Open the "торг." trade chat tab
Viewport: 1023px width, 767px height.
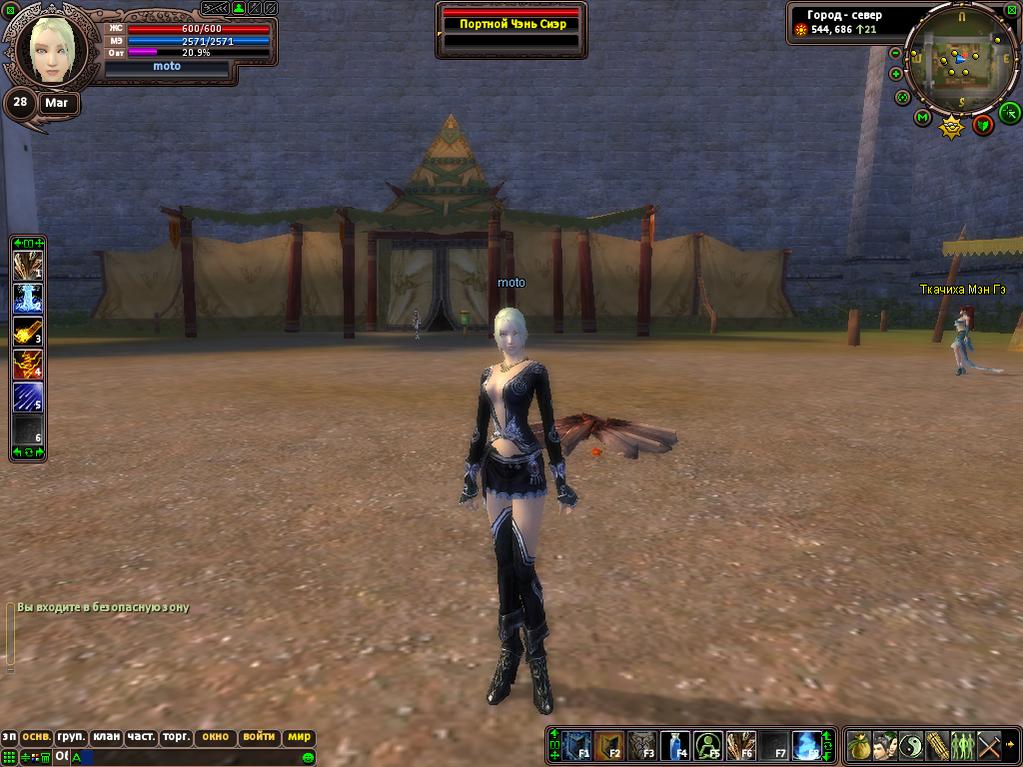(176, 737)
